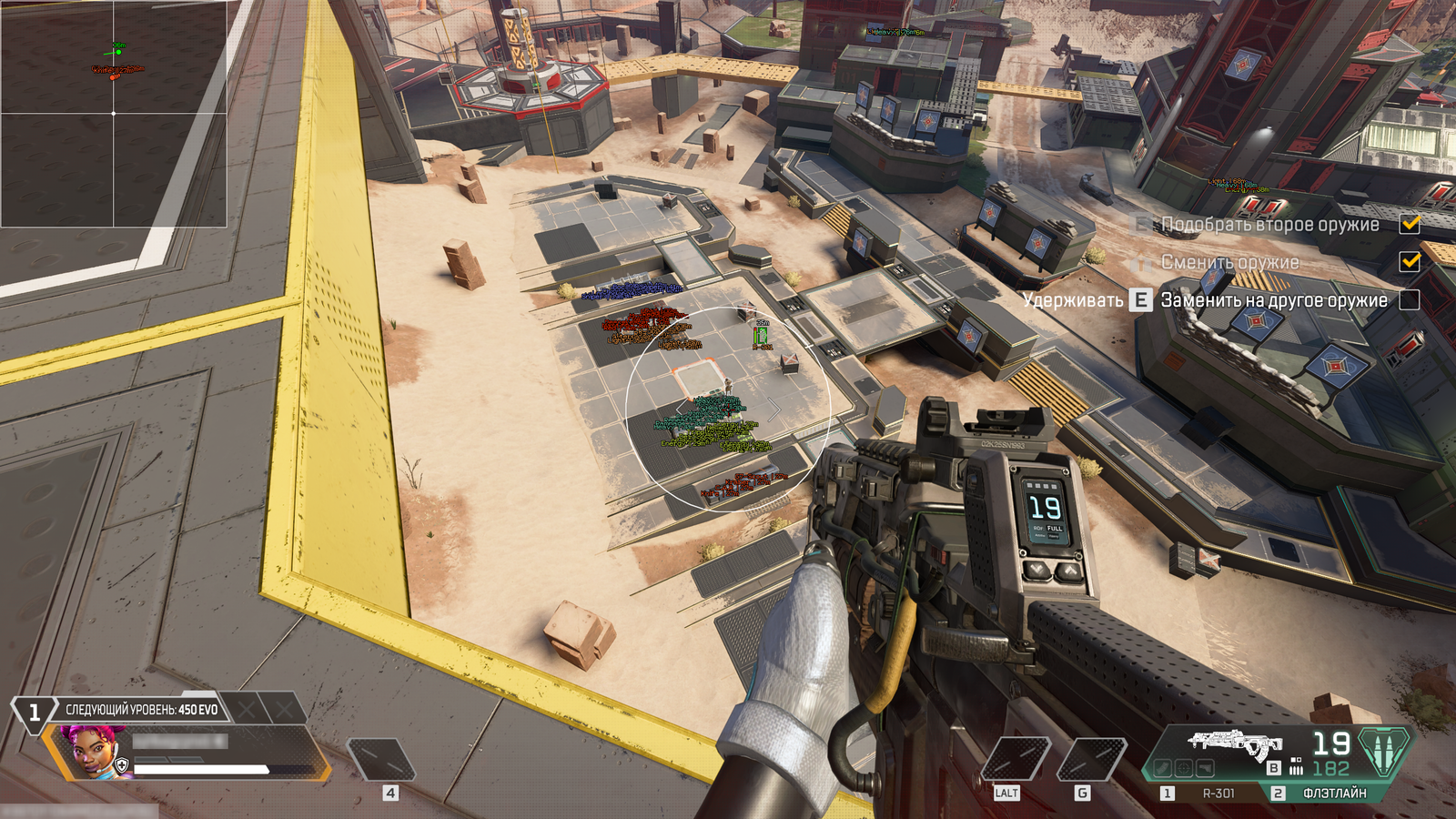Screen dimensions: 1456x819
Task: Click the EVO level 1 shield badge
Action: [x=34, y=712]
